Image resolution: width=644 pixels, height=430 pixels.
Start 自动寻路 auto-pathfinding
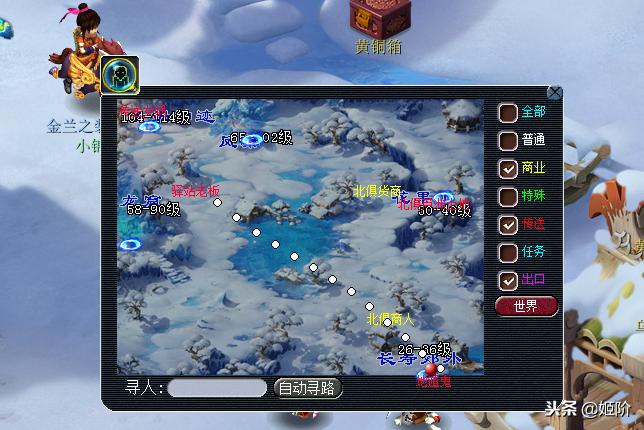308,388
